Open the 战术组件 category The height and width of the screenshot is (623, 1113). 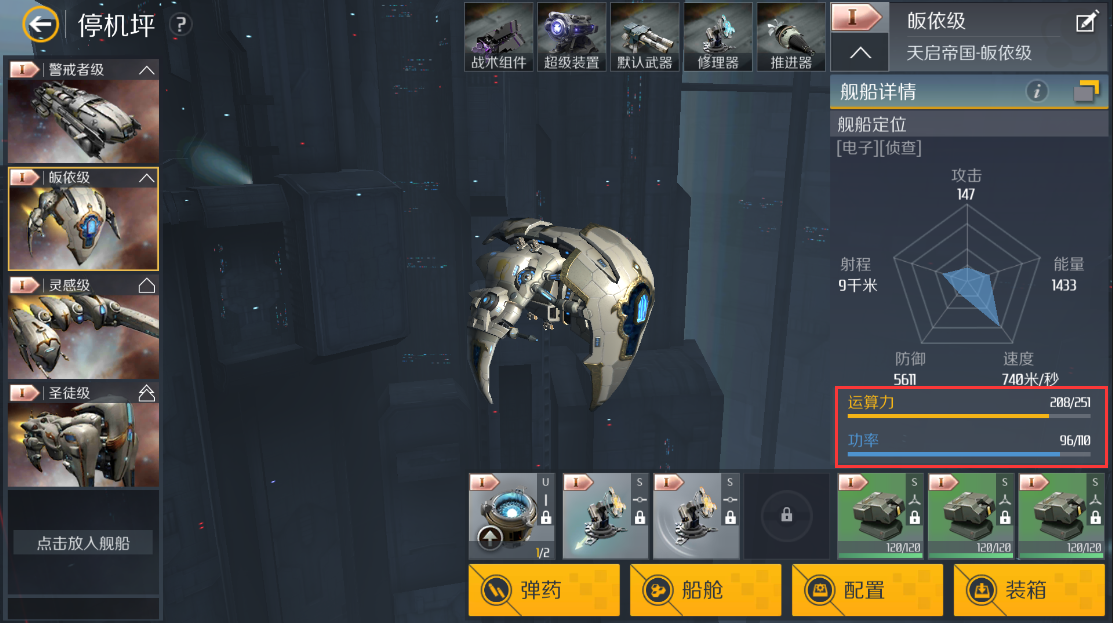[x=499, y=37]
